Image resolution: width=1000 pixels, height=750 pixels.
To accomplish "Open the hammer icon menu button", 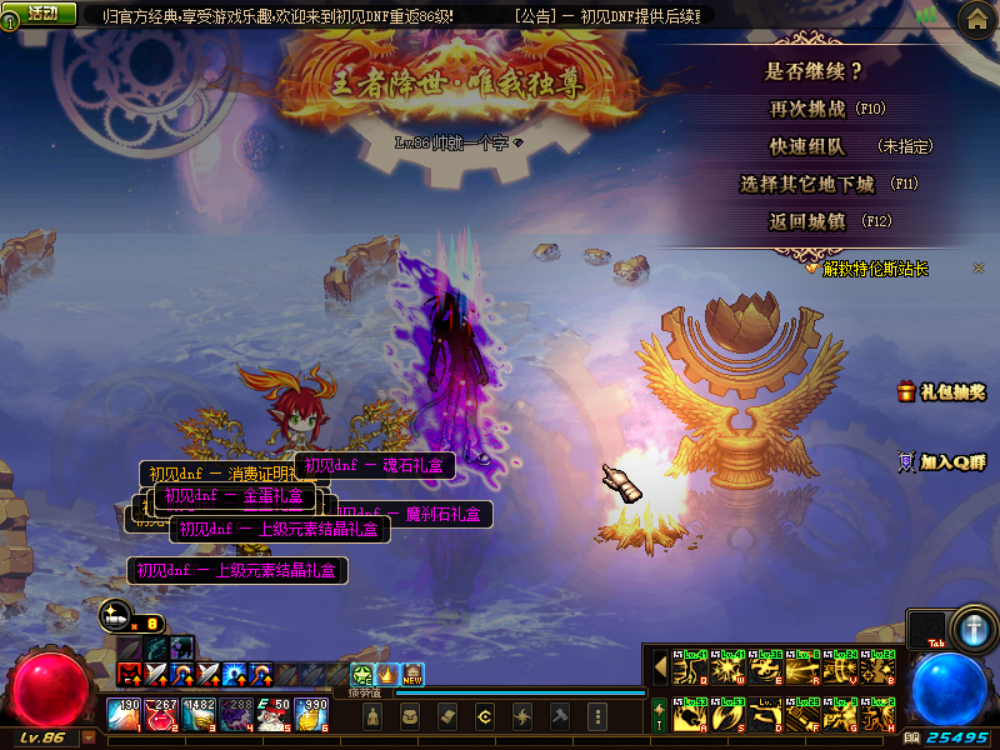I will [560, 716].
